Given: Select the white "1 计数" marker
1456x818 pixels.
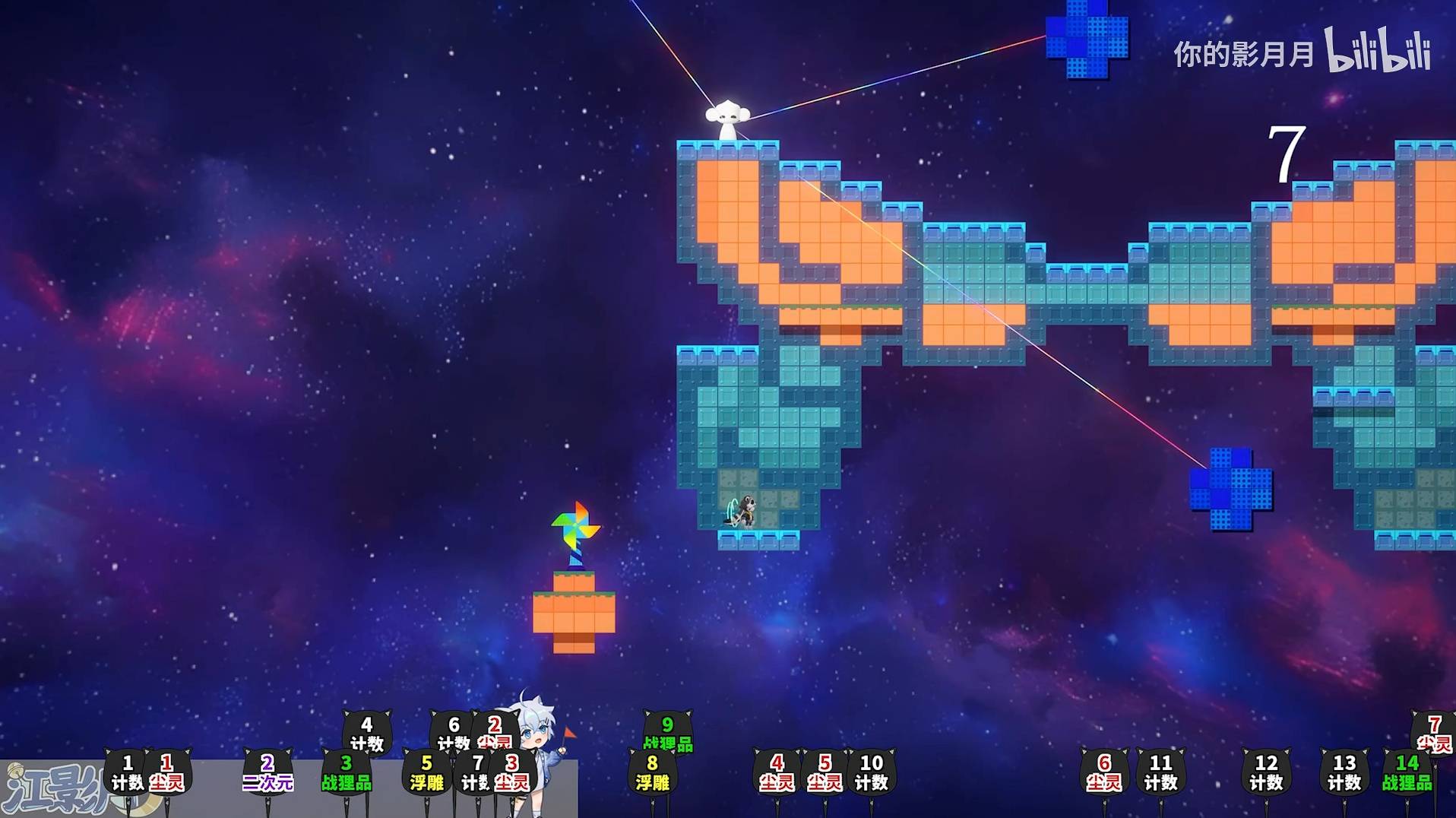Looking at the screenshot, I should [x=127, y=772].
